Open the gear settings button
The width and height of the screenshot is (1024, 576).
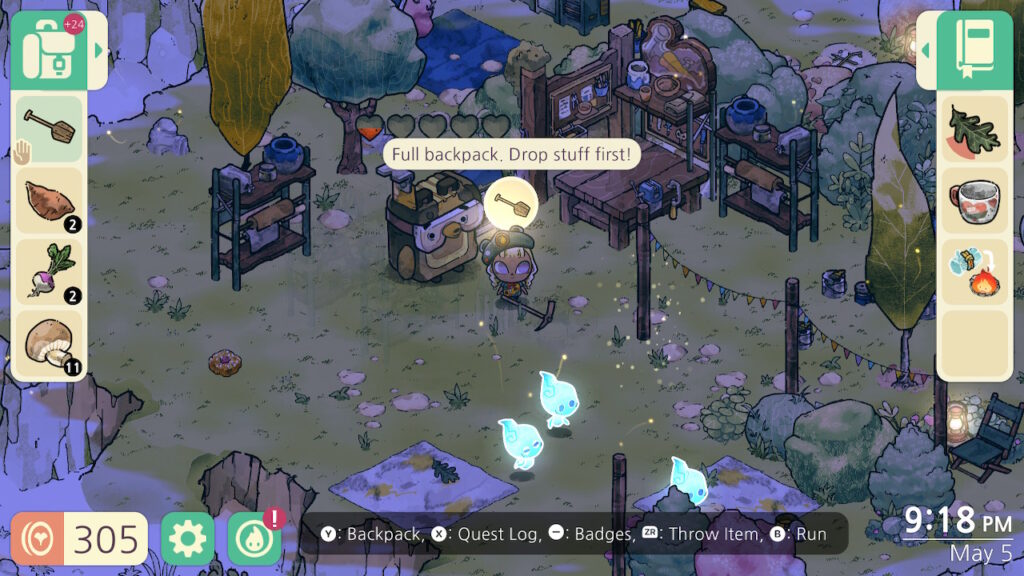pyautogui.click(x=187, y=539)
